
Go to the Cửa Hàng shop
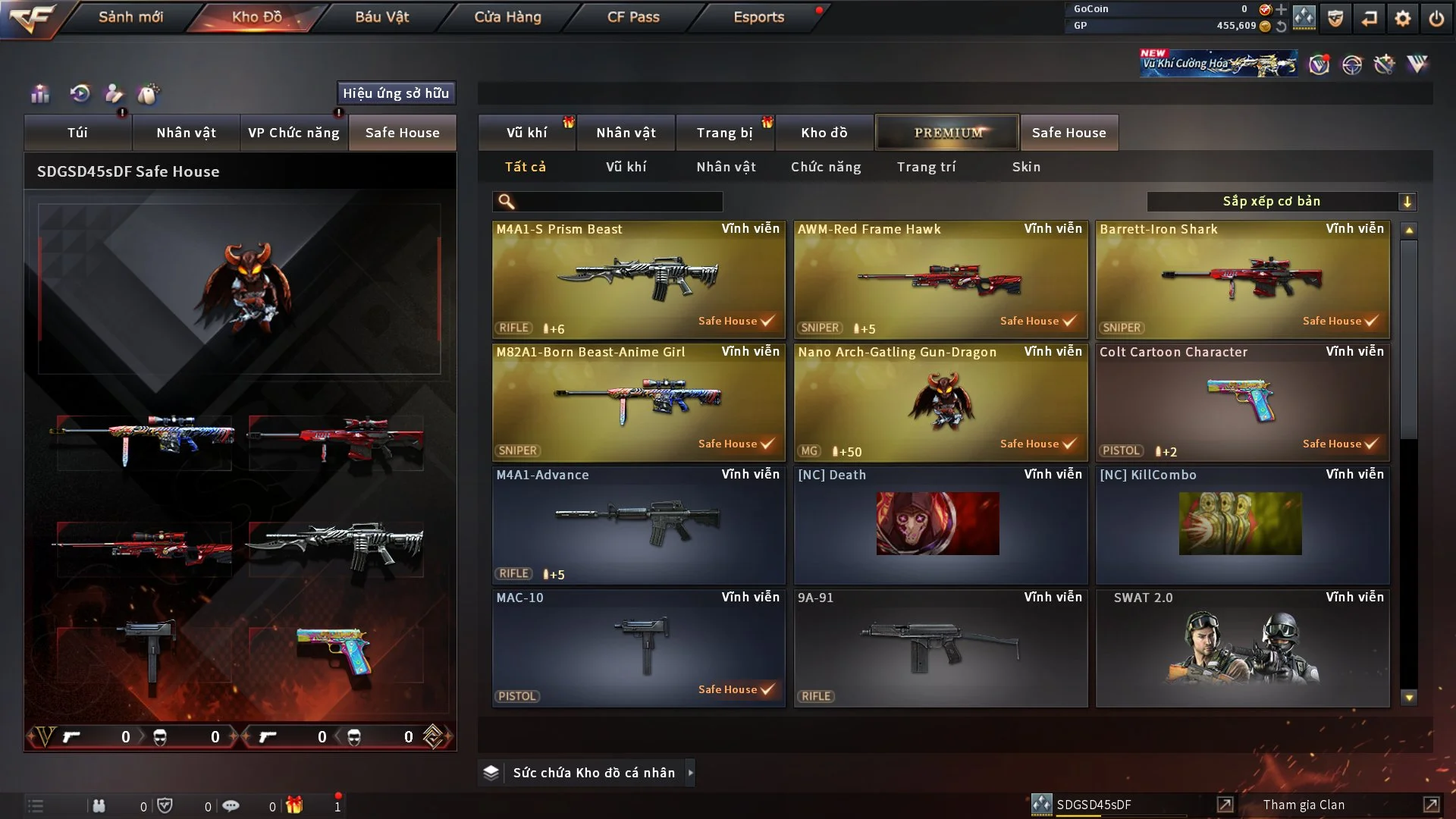507,17
